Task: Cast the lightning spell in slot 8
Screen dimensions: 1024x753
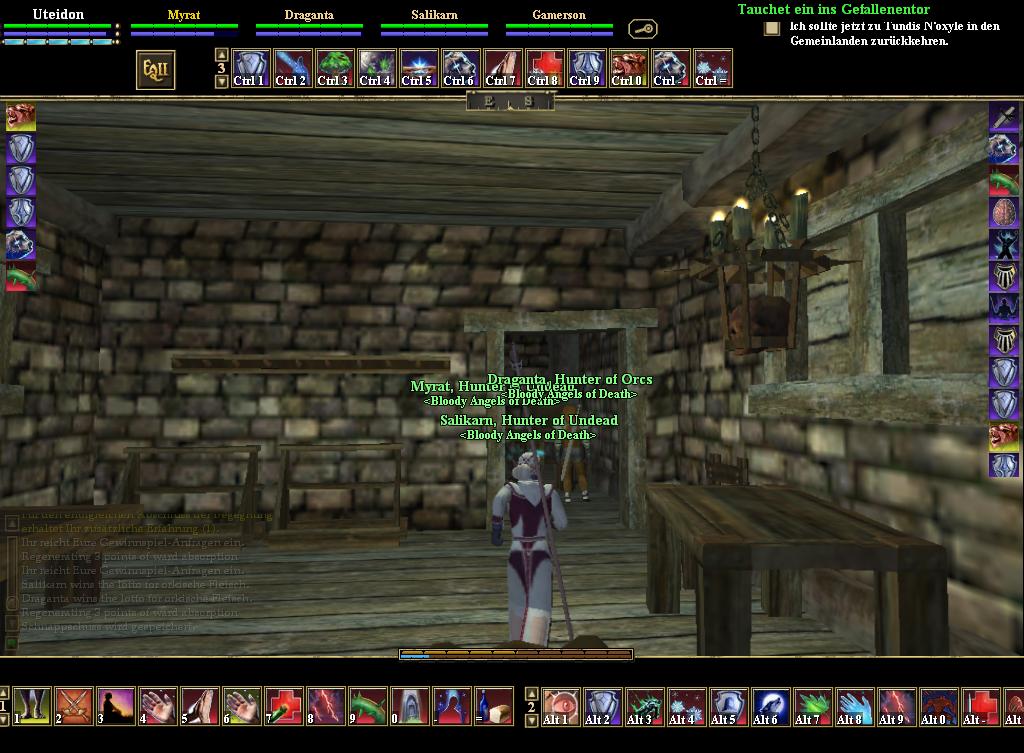Action: pos(326,705)
